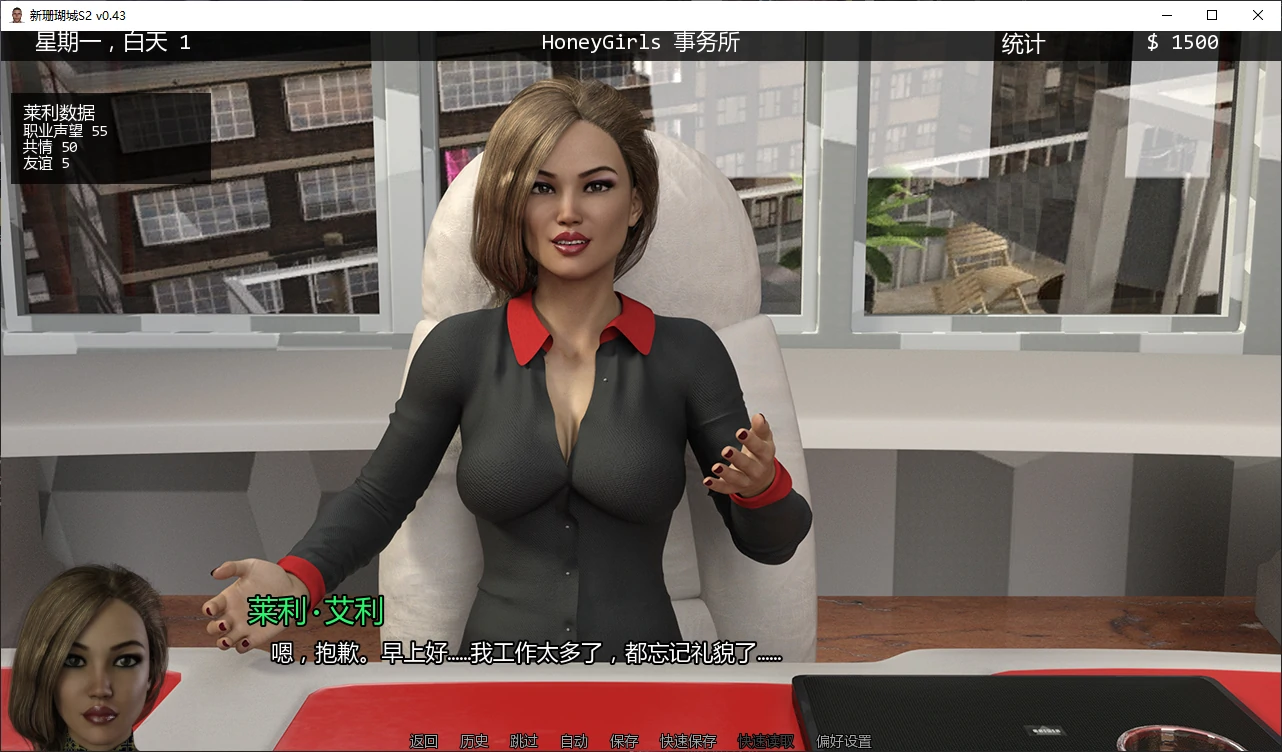1282x752 pixels.
Task: Click 返回 to go back one line
Action: [x=423, y=741]
